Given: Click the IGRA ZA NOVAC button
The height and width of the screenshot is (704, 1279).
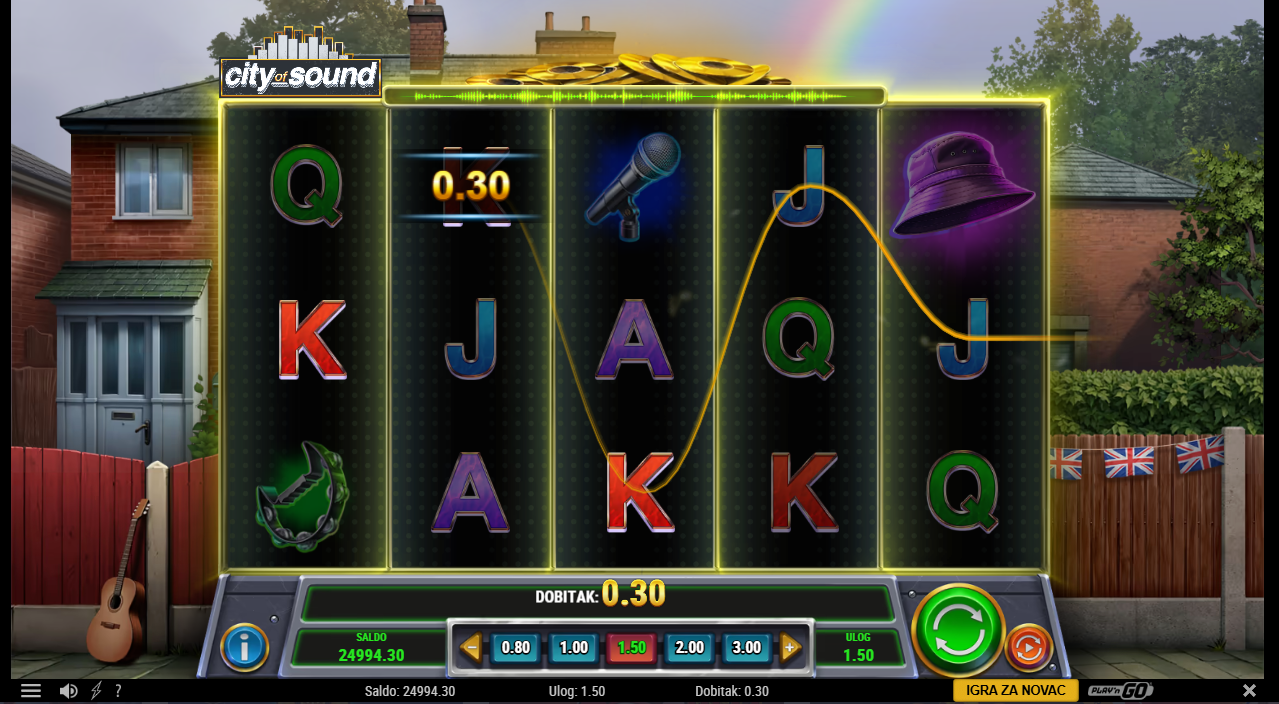Looking at the screenshot, I should [1014, 691].
